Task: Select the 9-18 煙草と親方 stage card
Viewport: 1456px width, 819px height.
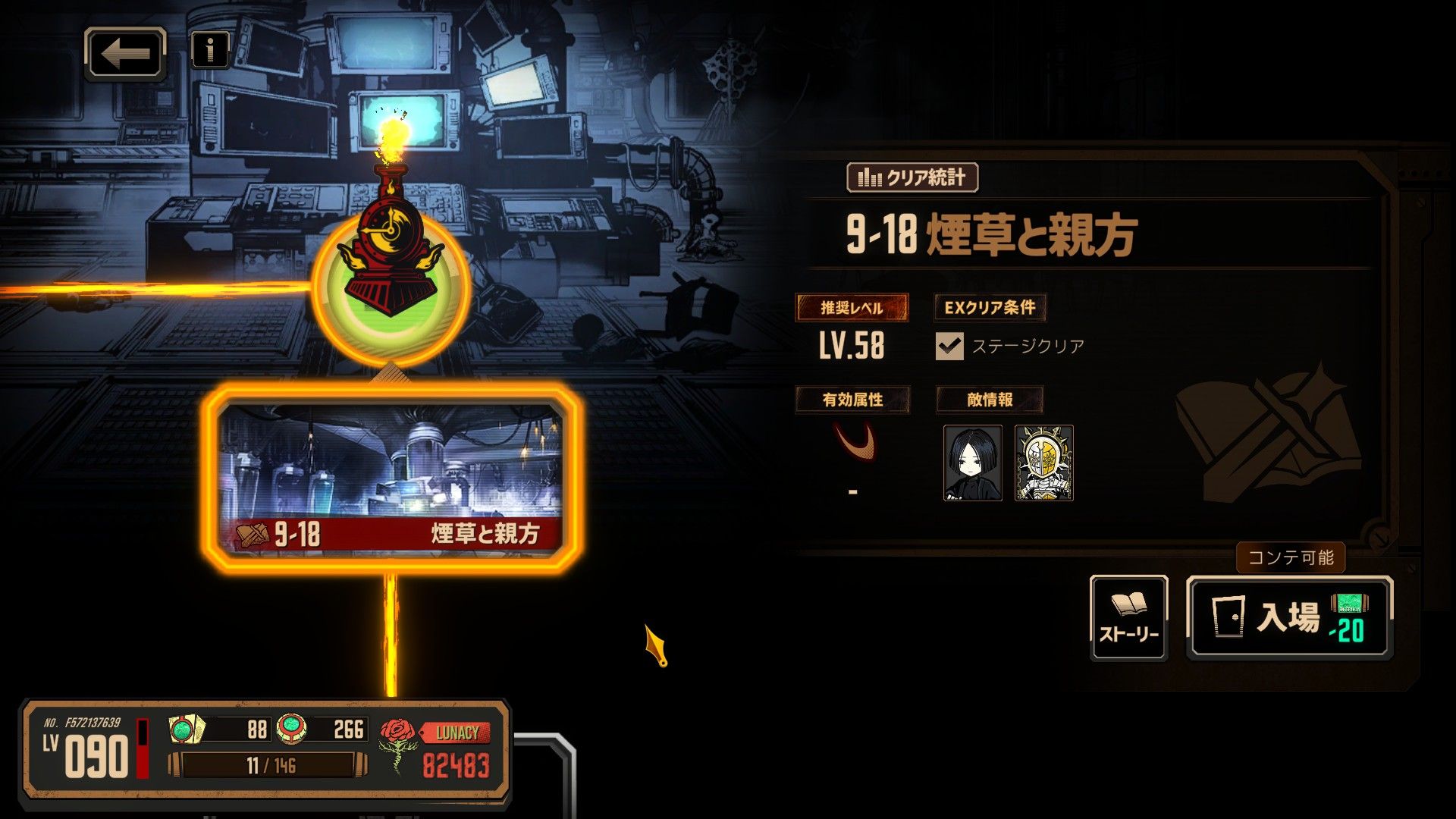Action: (x=391, y=478)
